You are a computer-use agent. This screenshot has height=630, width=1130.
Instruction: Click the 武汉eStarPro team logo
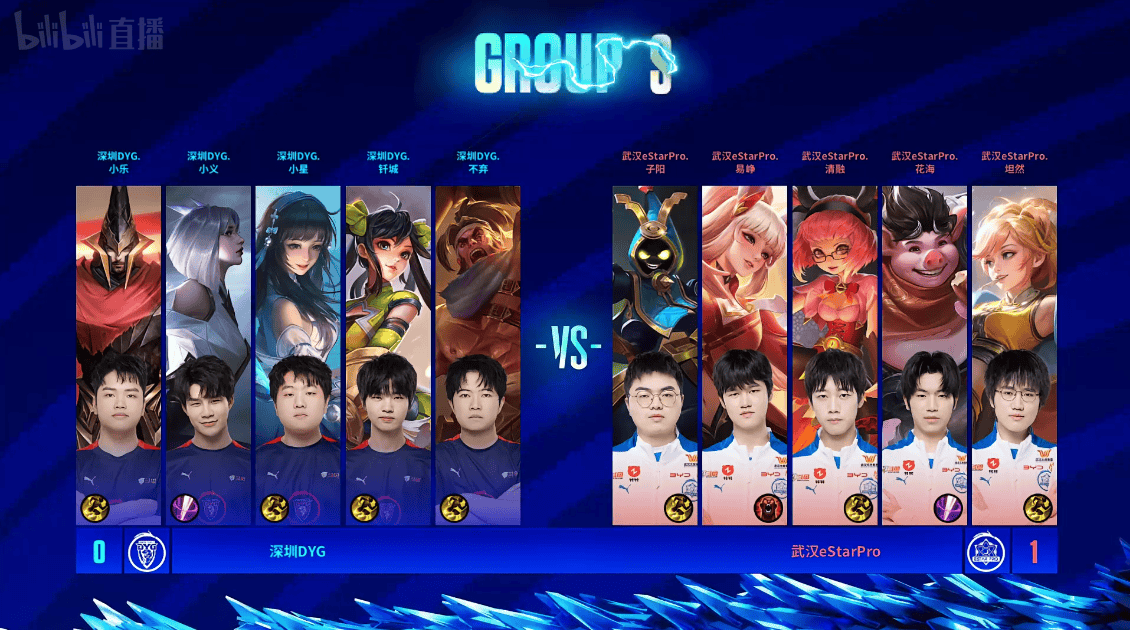click(984, 552)
